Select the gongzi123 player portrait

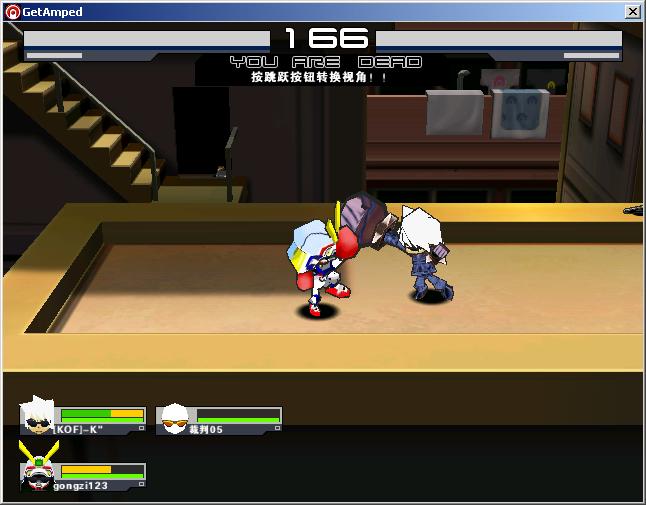tap(38, 472)
